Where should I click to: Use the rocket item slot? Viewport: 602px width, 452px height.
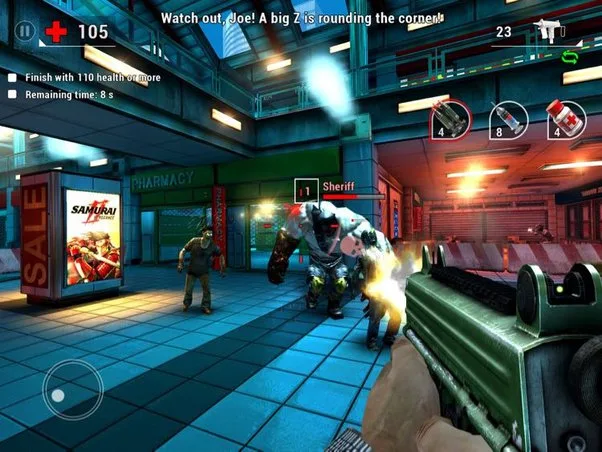coord(451,118)
